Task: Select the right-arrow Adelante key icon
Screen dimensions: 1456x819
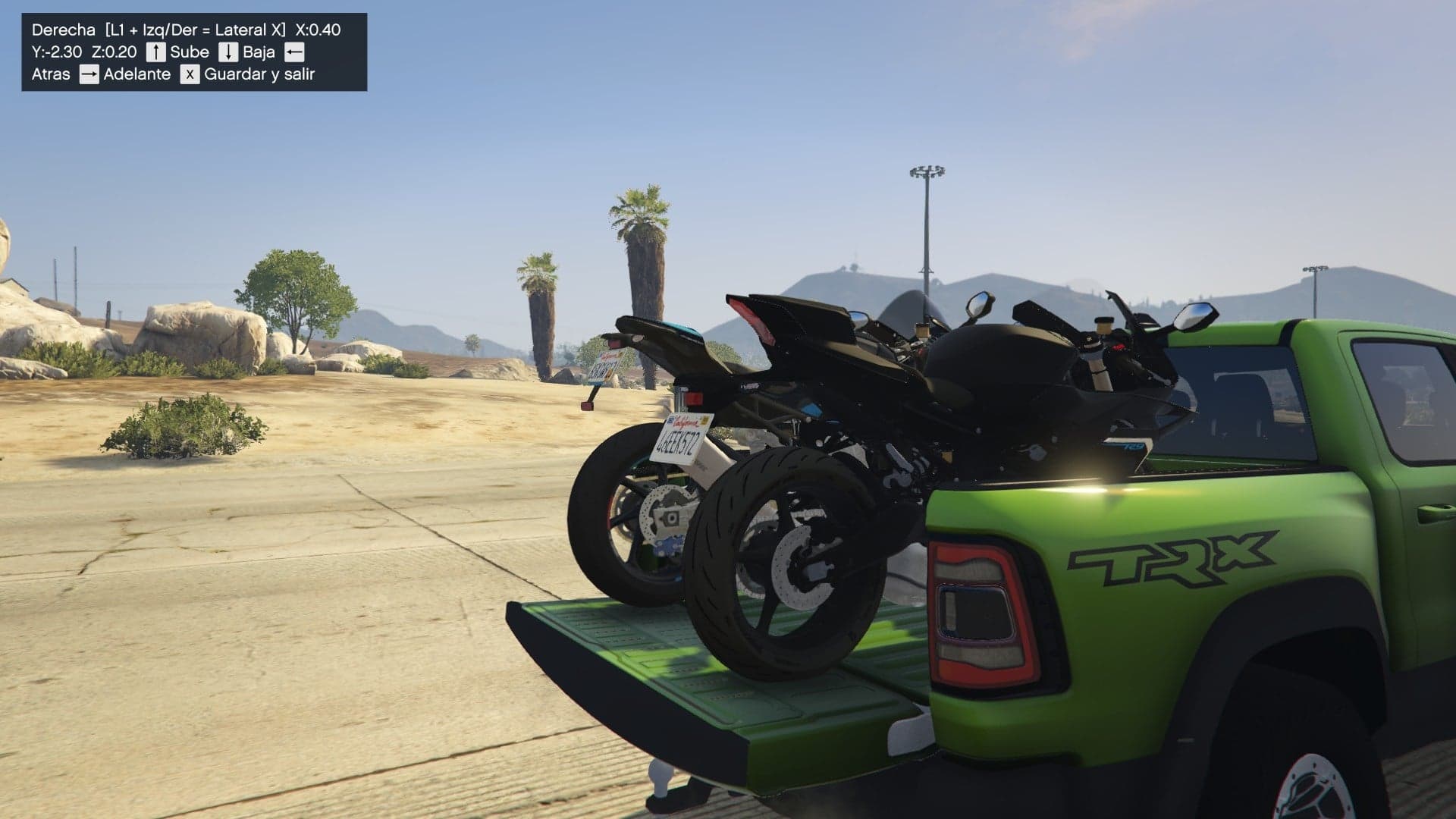Action: pos(87,74)
